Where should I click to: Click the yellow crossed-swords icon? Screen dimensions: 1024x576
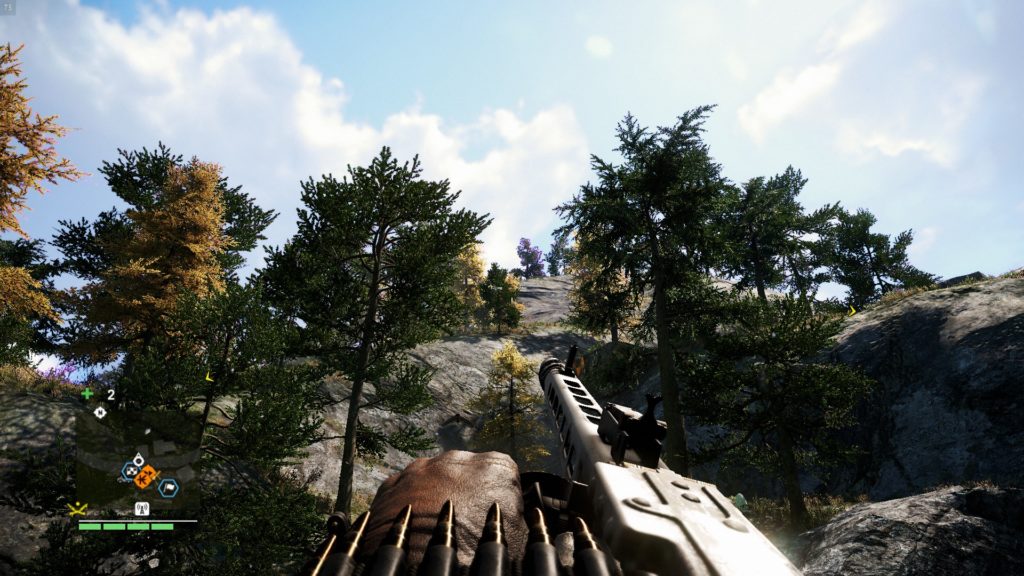click(x=77, y=508)
